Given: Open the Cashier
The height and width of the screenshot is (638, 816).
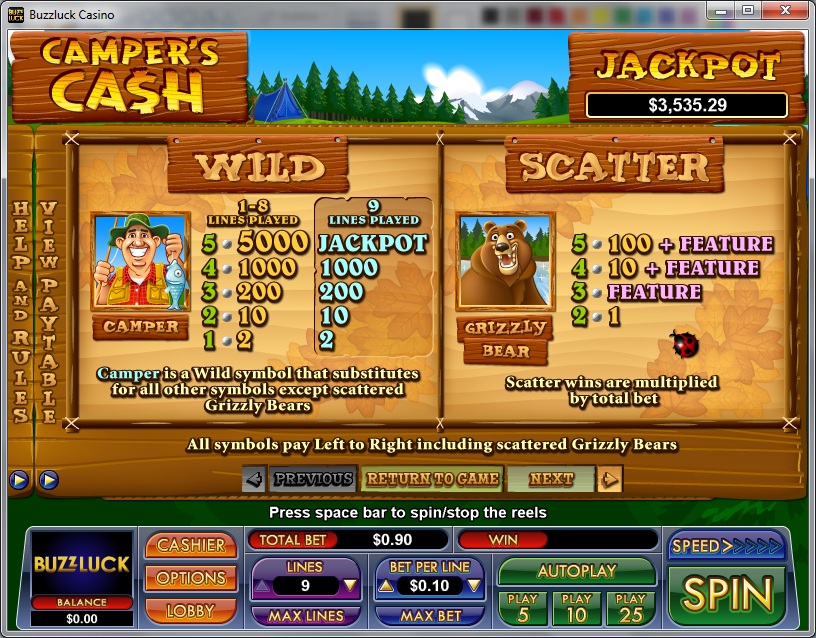Looking at the screenshot, I should (x=191, y=545).
